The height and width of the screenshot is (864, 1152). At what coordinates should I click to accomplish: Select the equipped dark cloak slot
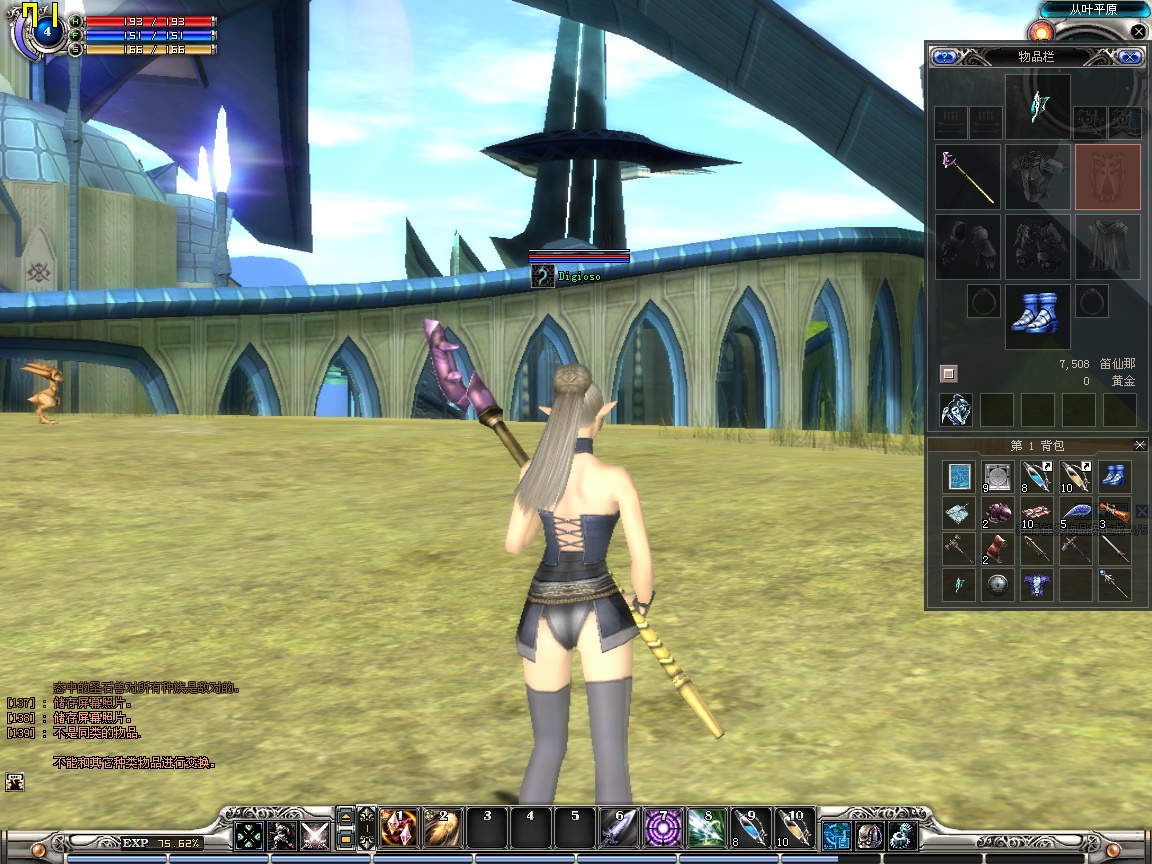click(1107, 246)
